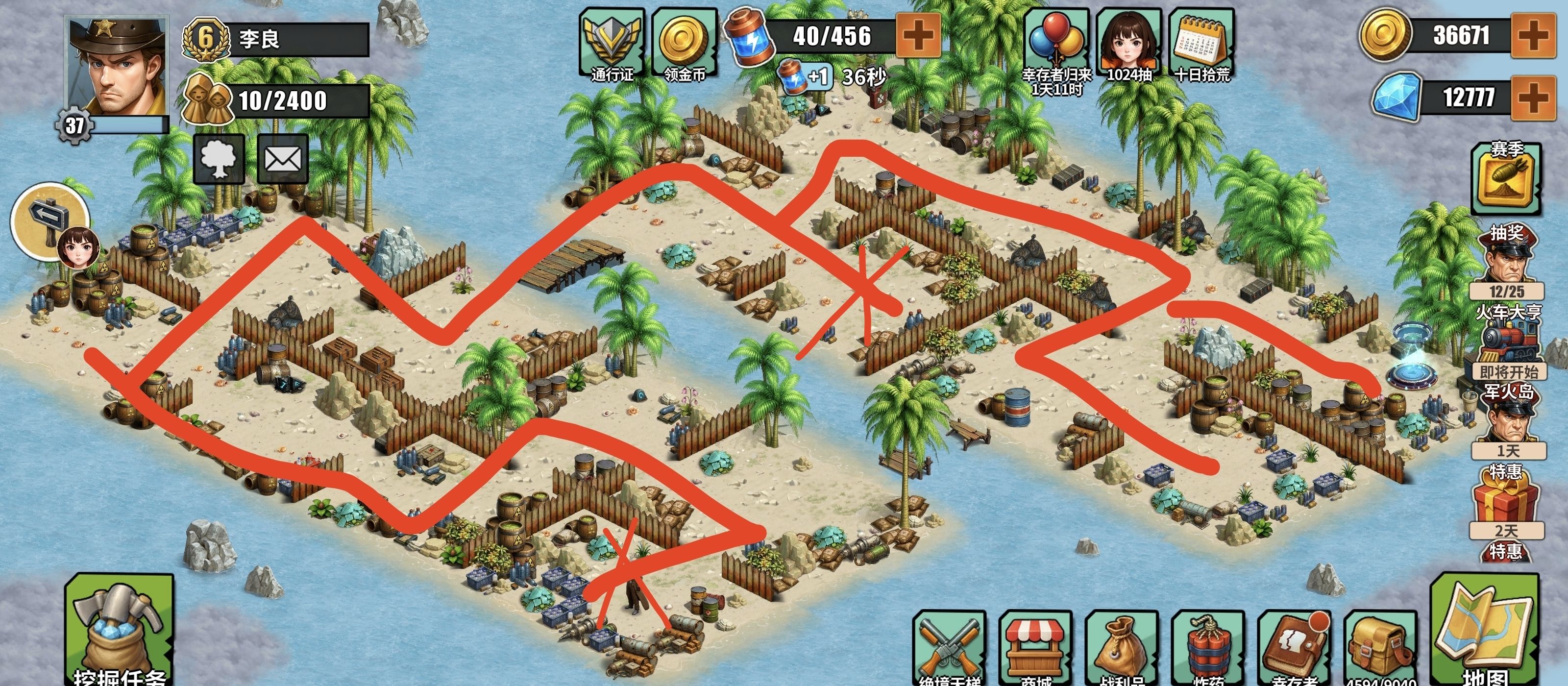Viewport: 1568px width, 686px height.
Task: Buy more diamonds with plus button
Action: pyautogui.click(x=1532, y=98)
